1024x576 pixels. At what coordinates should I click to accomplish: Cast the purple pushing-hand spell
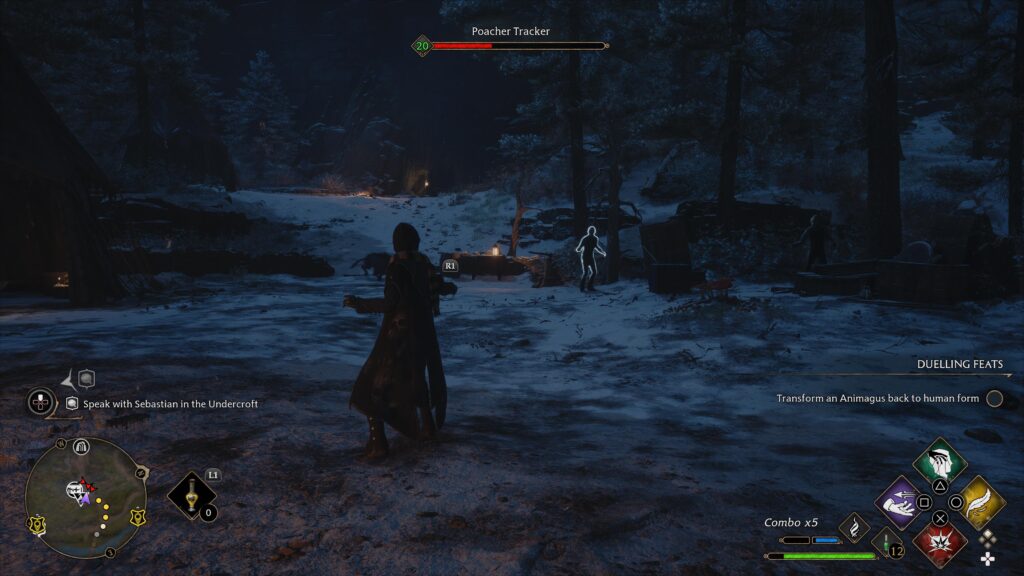point(898,501)
